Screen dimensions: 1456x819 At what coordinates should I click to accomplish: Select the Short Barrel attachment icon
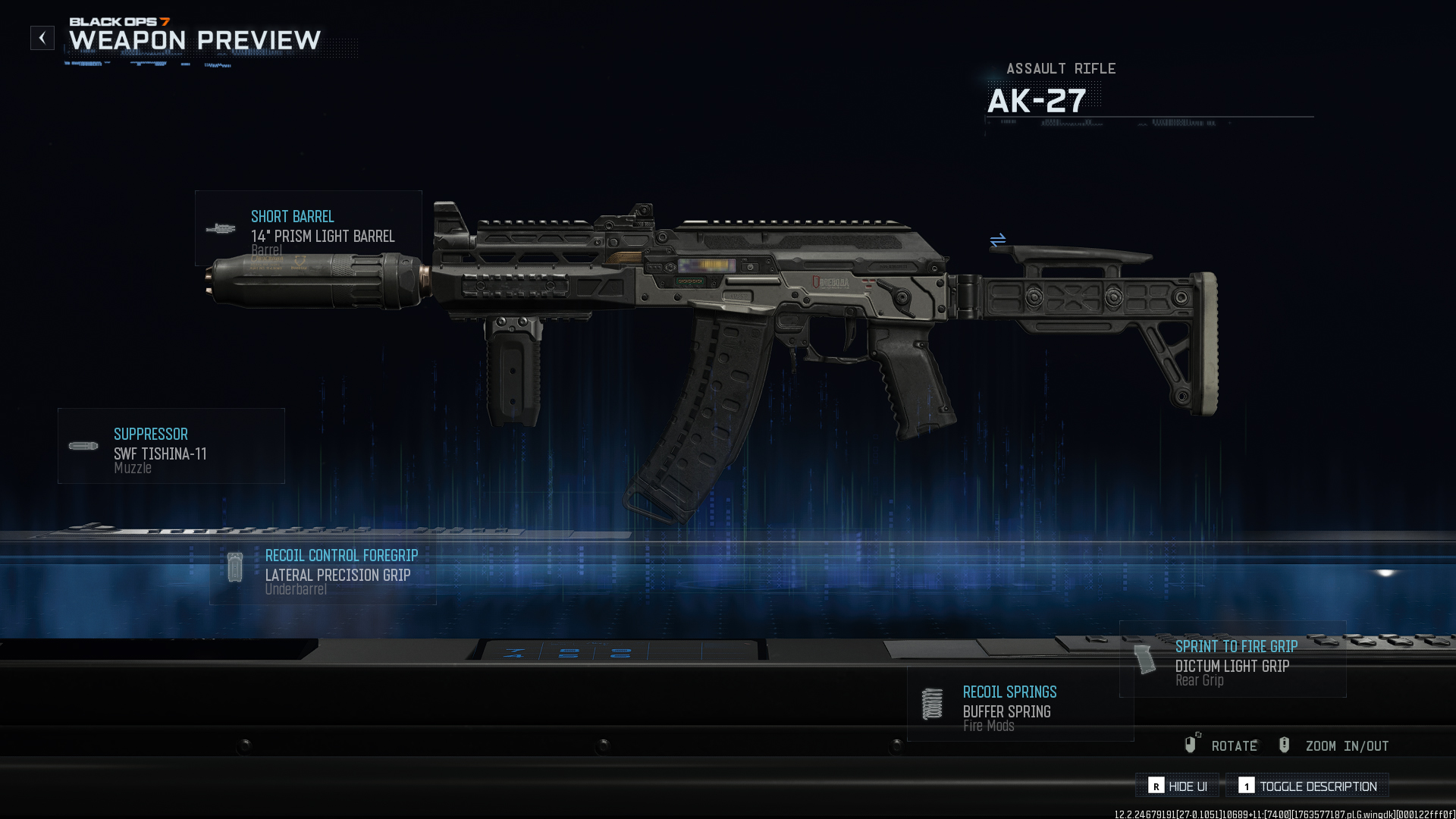click(221, 228)
